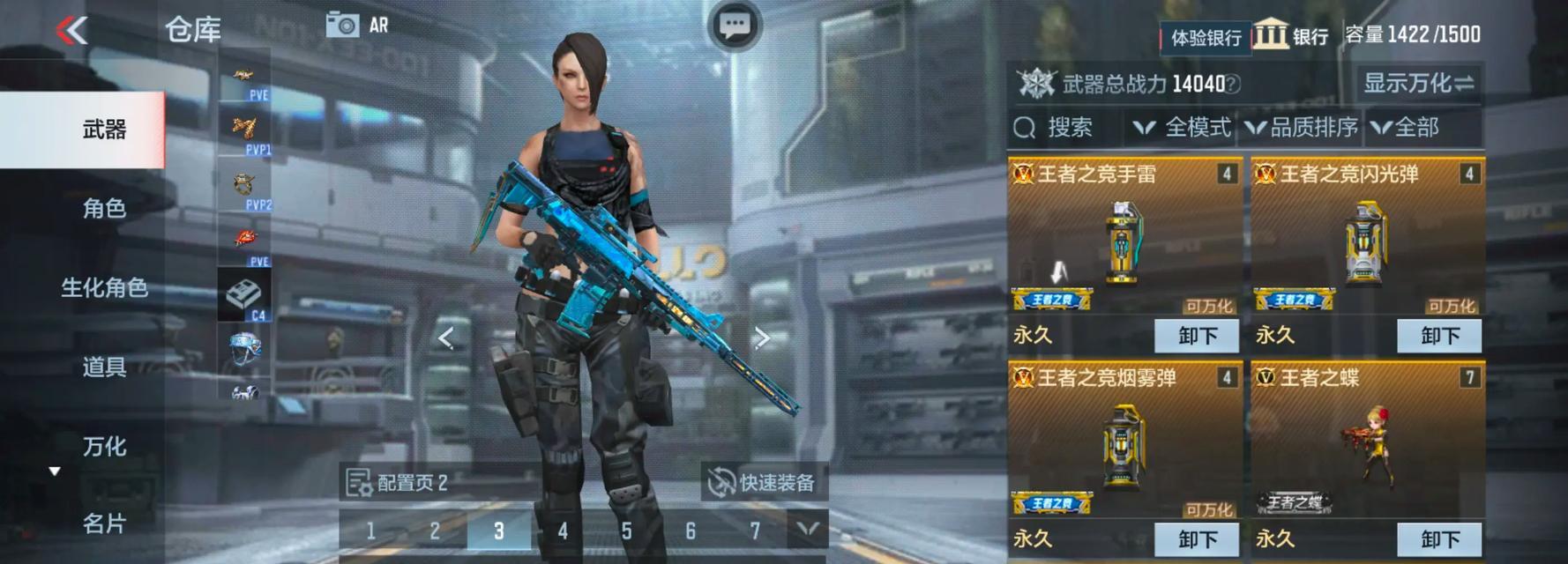This screenshot has width=1568, height=564.
Task: Open 快速装备 quick equip
Action: (x=764, y=482)
